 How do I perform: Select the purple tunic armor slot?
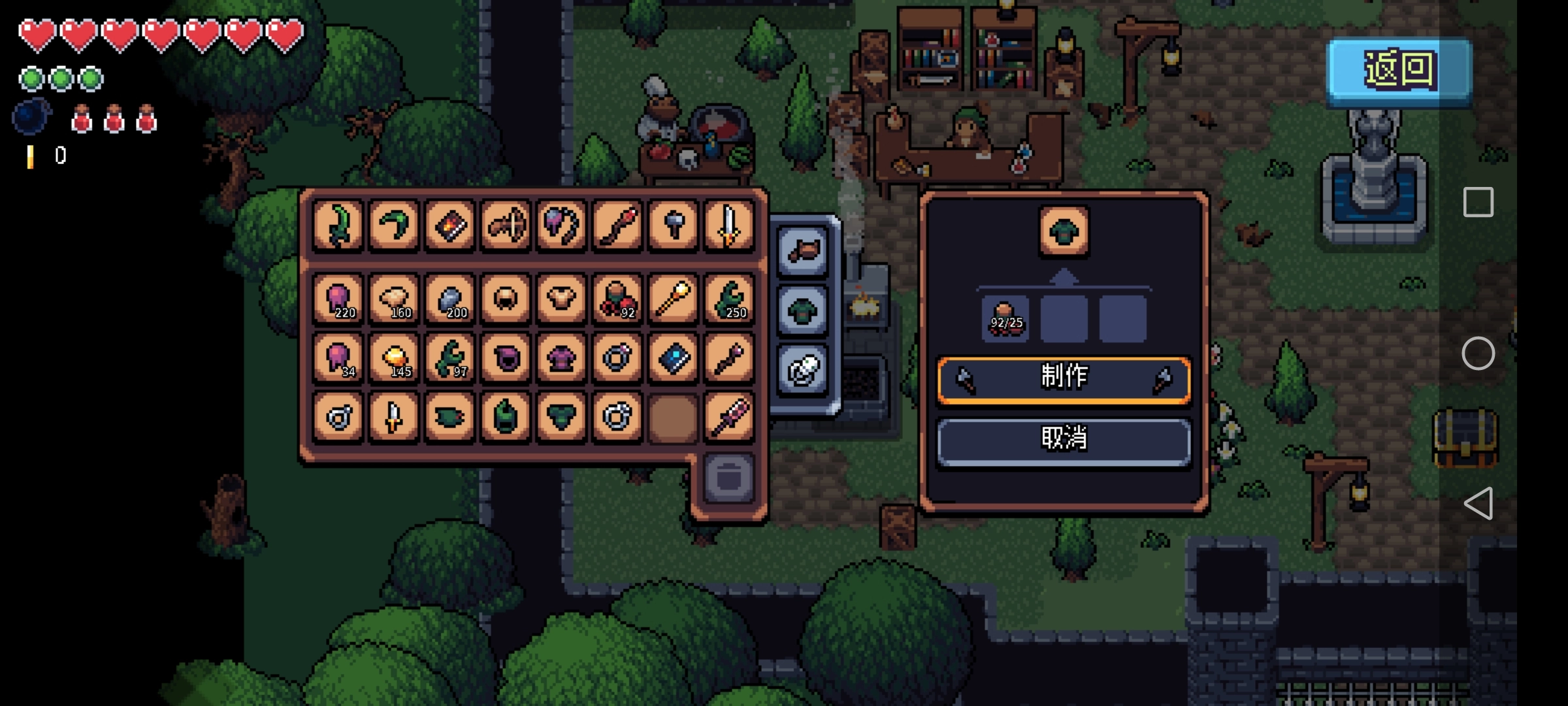click(561, 358)
